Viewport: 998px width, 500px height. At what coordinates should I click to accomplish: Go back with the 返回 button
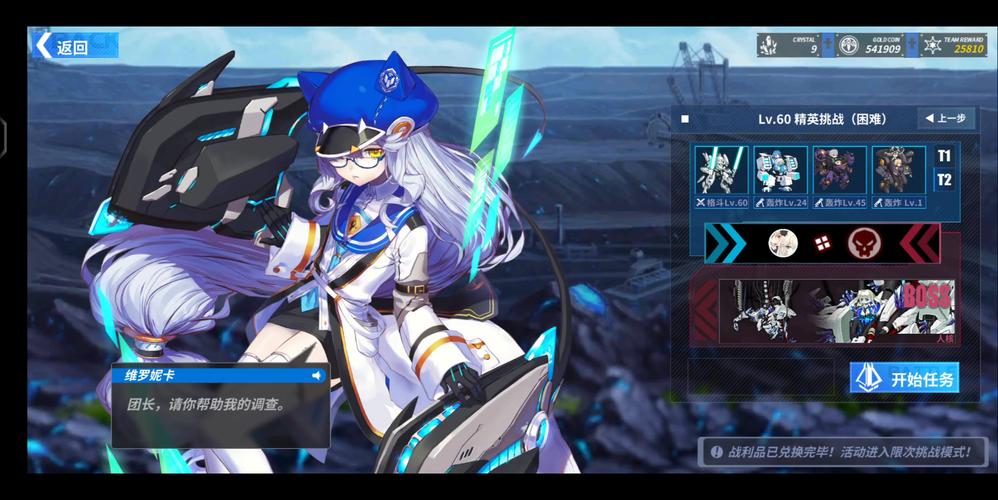tap(75, 46)
